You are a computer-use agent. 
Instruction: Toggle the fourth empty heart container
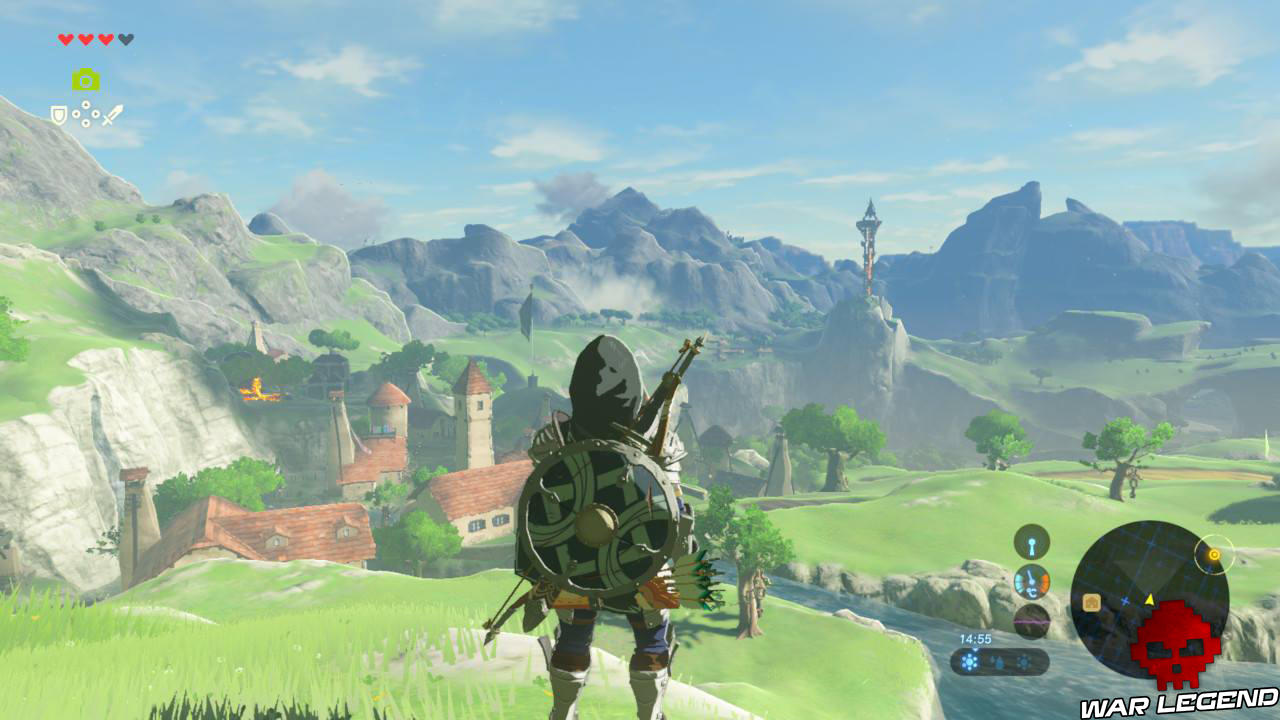126,39
